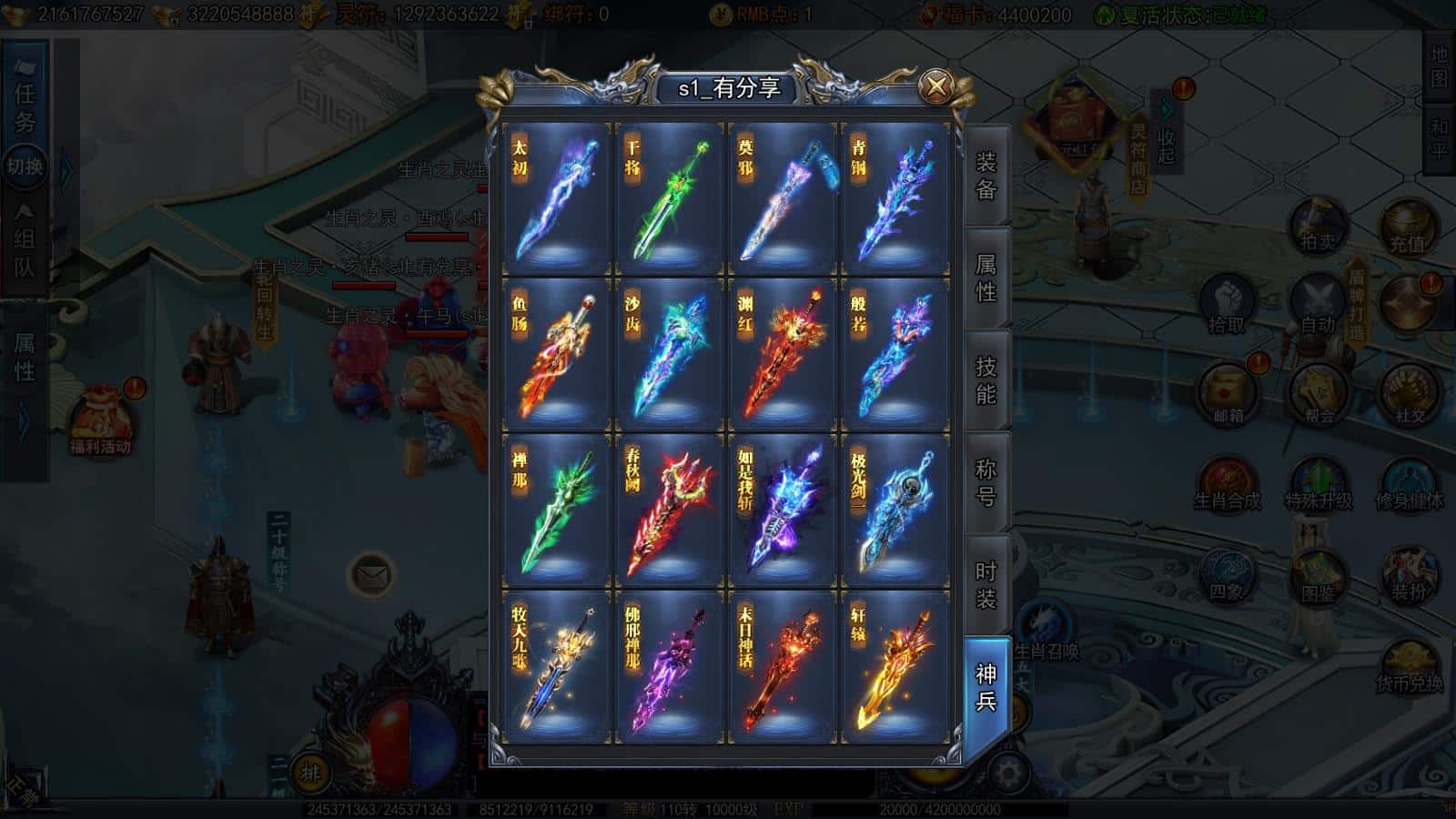Switch to the 时装 tab
The width and height of the screenshot is (1456, 819).
pyautogui.click(x=986, y=584)
